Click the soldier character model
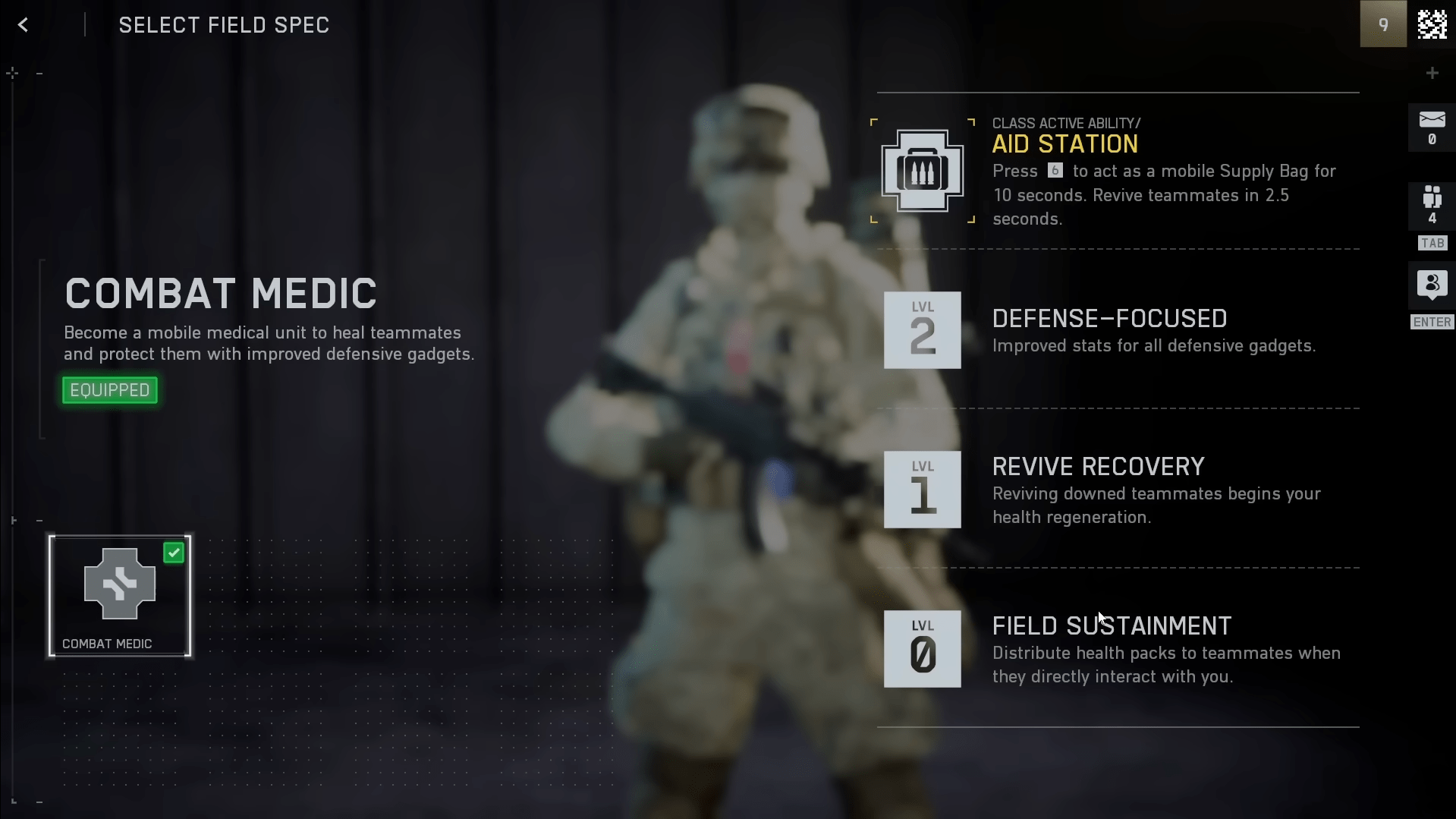 [x=744, y=417]
